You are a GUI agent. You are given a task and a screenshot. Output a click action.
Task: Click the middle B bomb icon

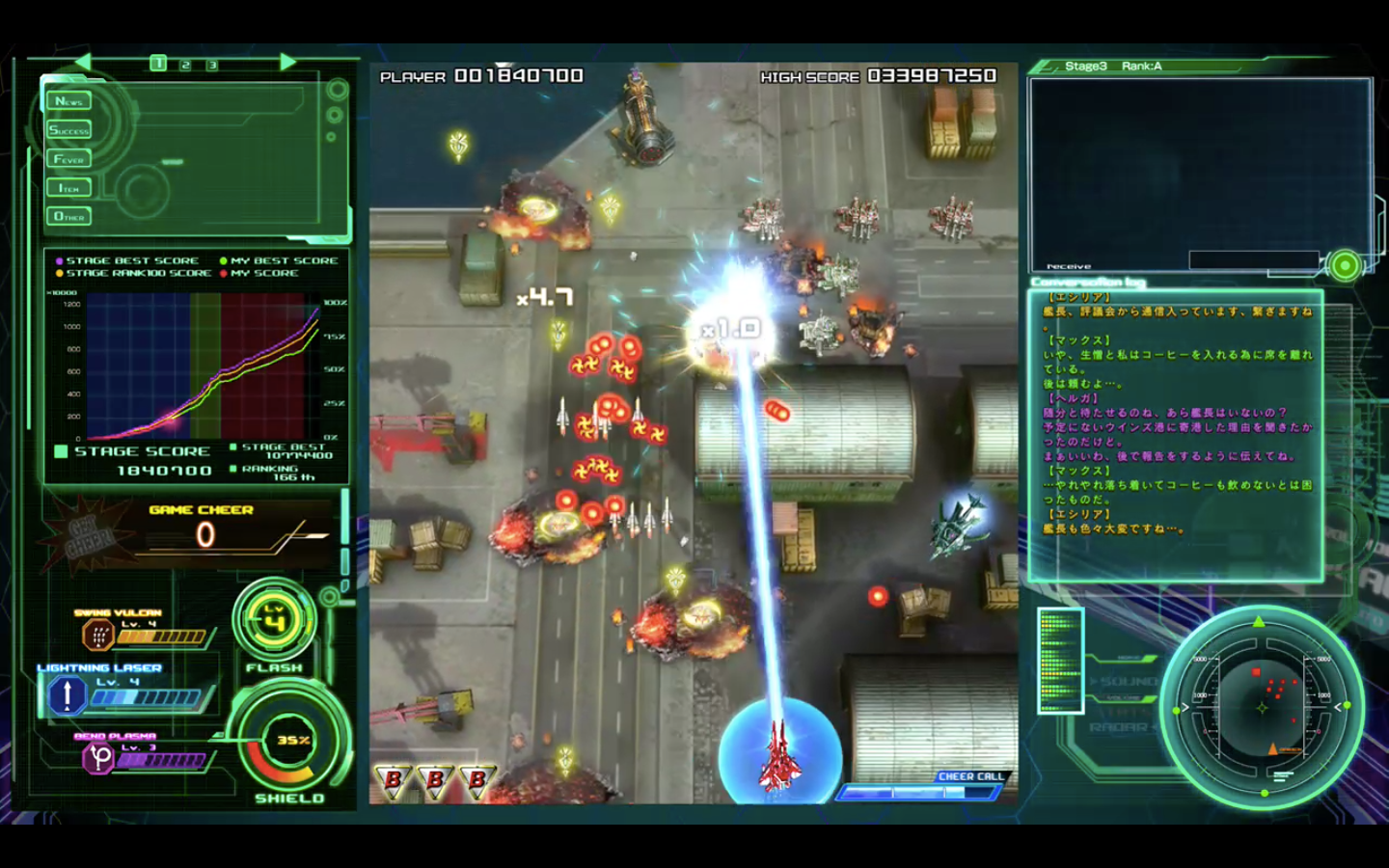pyautogui.click(x=434, y=780)
